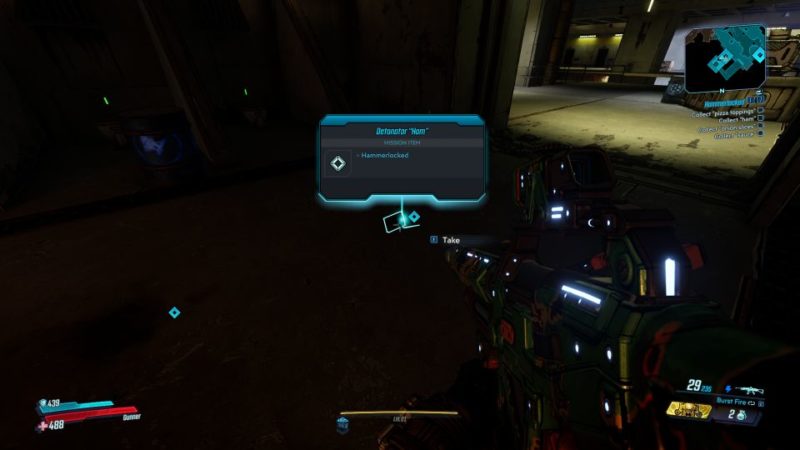Select the grenade count icon
This screenshot has width=800, height=450.
743,415
